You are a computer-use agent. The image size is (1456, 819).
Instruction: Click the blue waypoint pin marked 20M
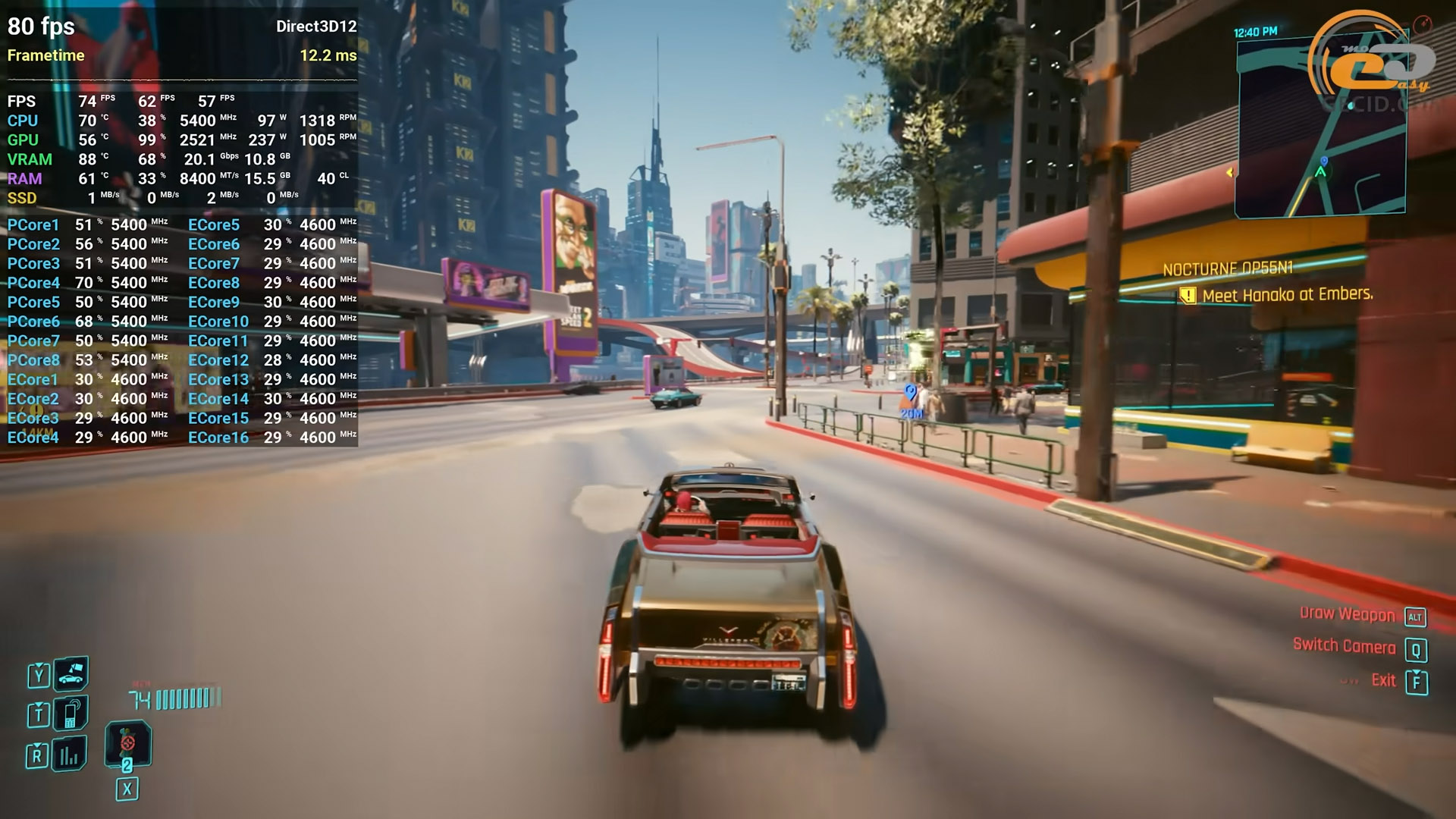(910, 394)
